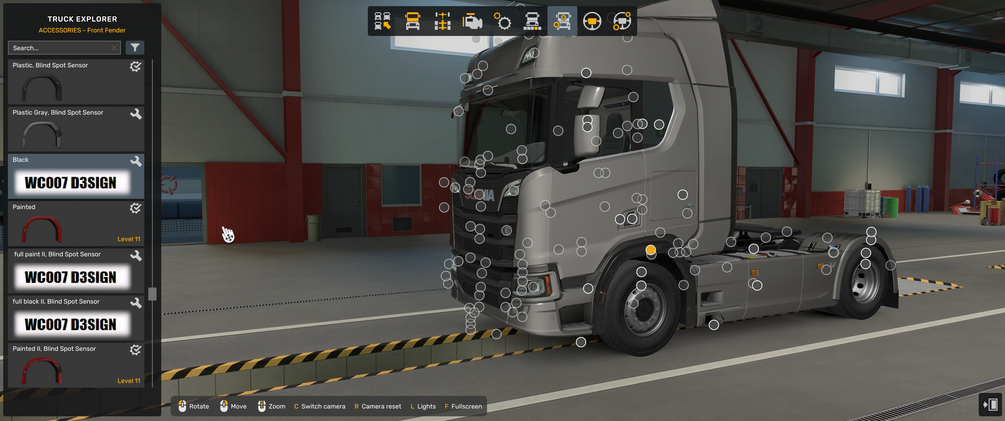Open the truck selection grid tab
This screenshot has width=1005, height=421.
coord(382,21)
